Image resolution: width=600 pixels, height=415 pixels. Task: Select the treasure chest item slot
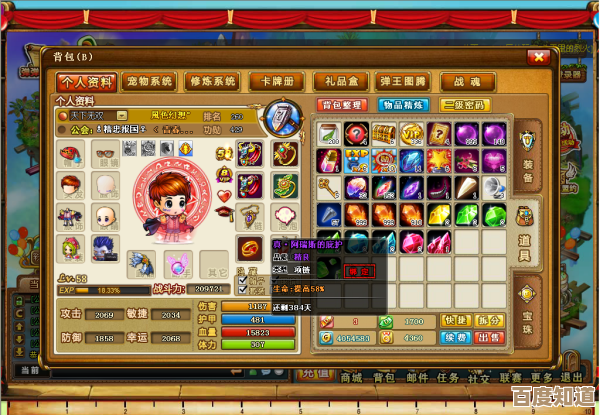pyautogui.click(x=384, y=133)
